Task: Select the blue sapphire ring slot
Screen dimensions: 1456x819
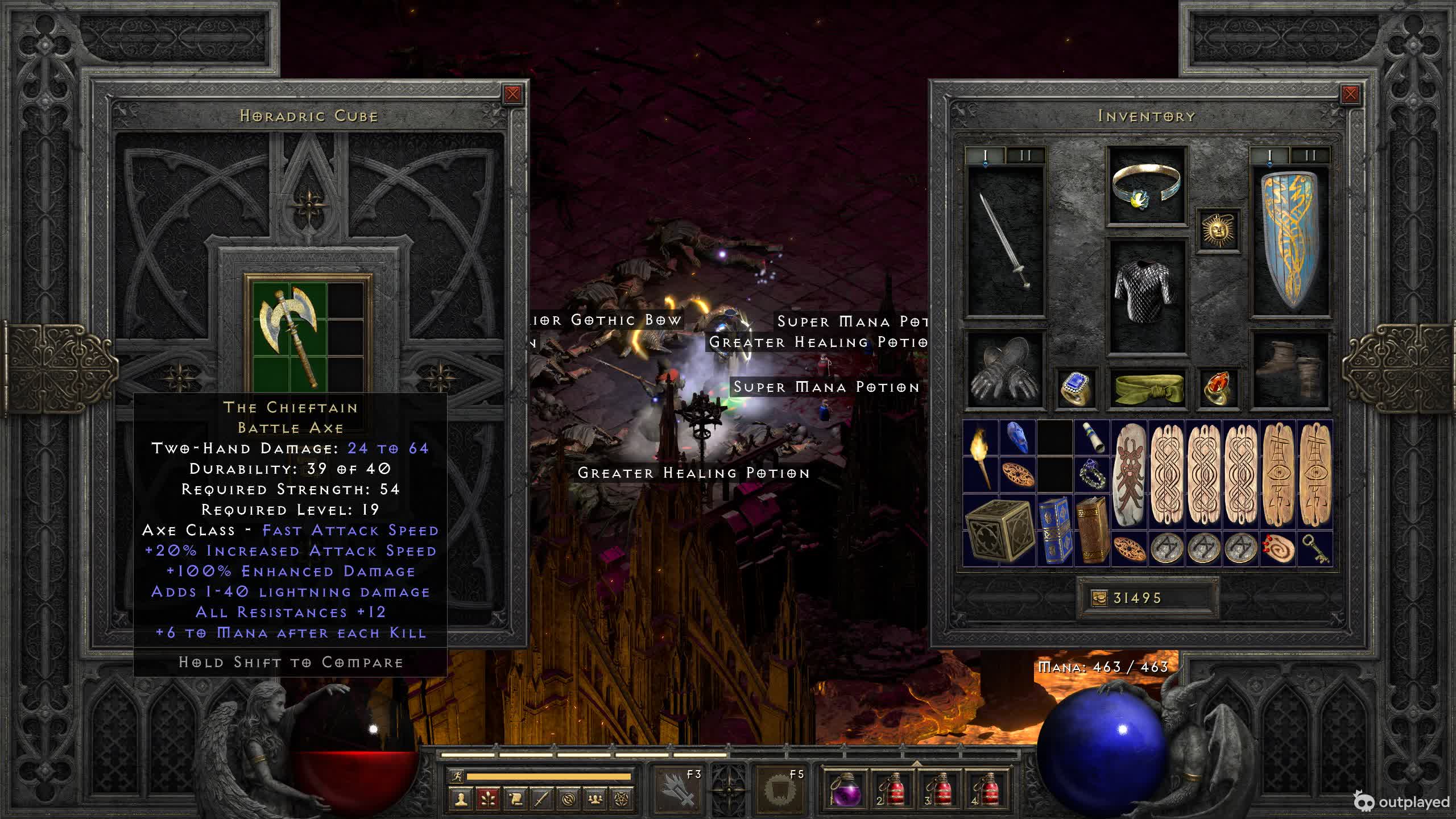Action: (1076, 389)
